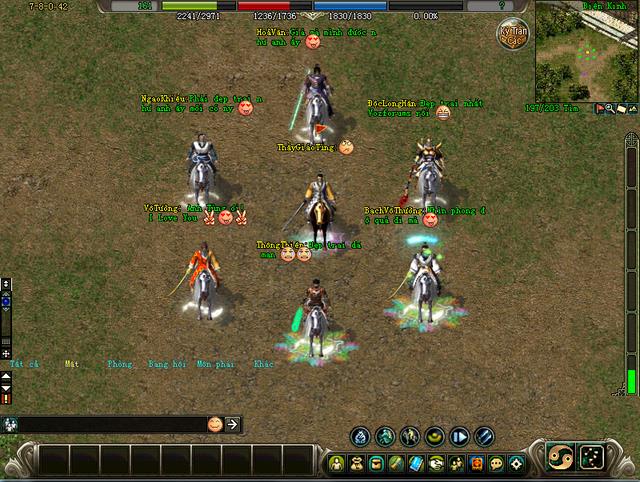
Task: Click the chat text input box
Action: click(x=110, y=424)
